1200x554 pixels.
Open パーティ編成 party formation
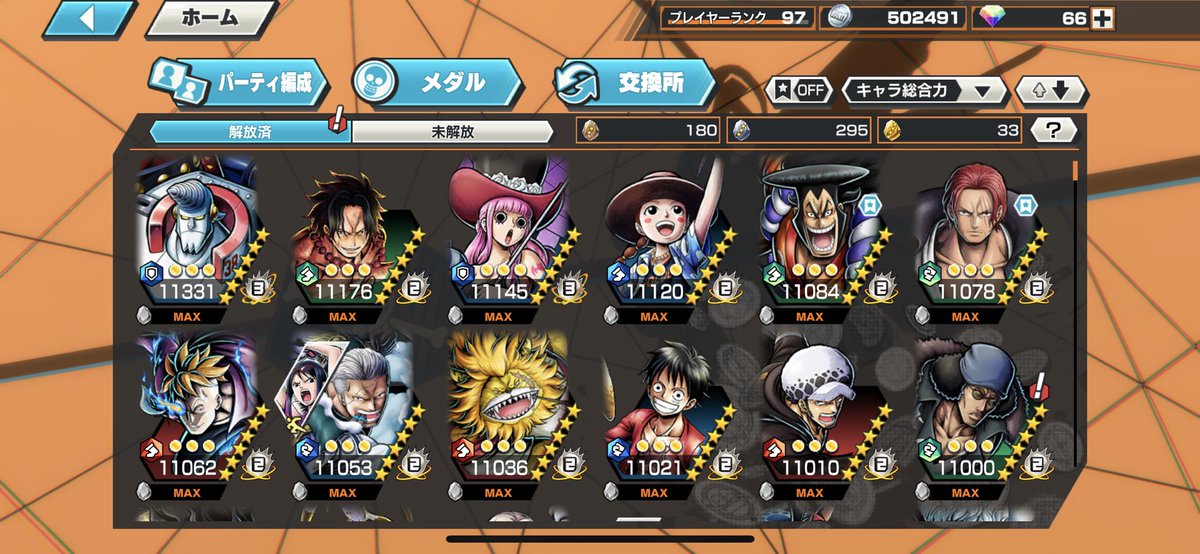(240, 83)
